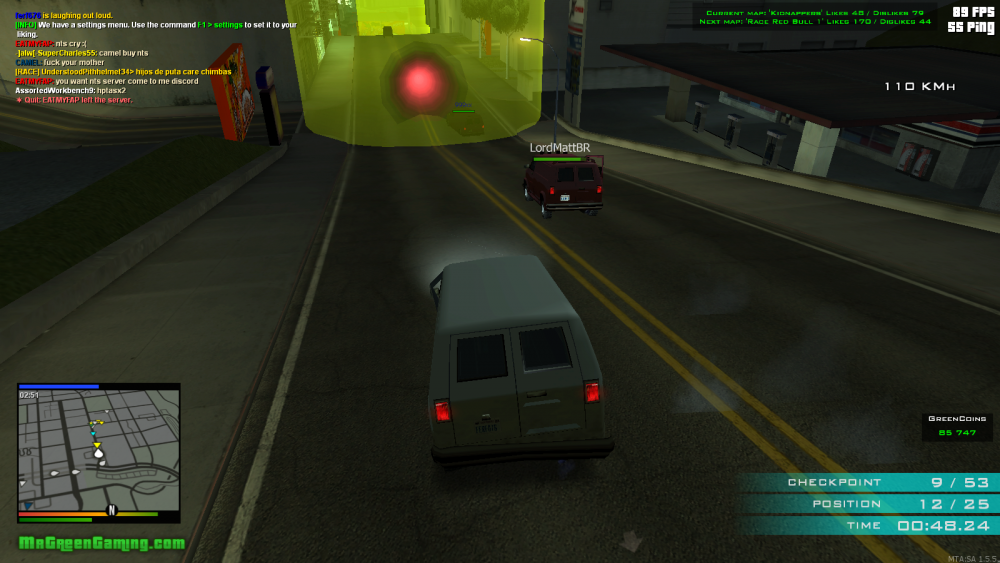Open the GreenCoins panel
The height and width of the screenshot is (563, 1000).
[x=957, y=426]
